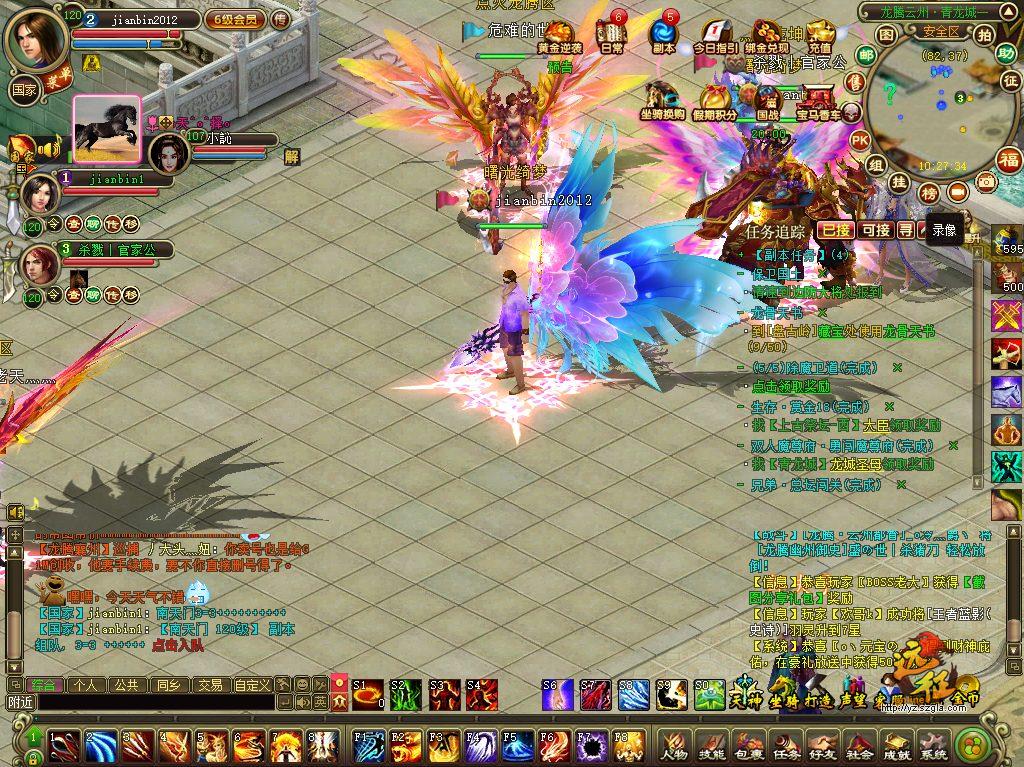Open the 技能 skills menu
1024x767 pixels.
coord(710,745)
